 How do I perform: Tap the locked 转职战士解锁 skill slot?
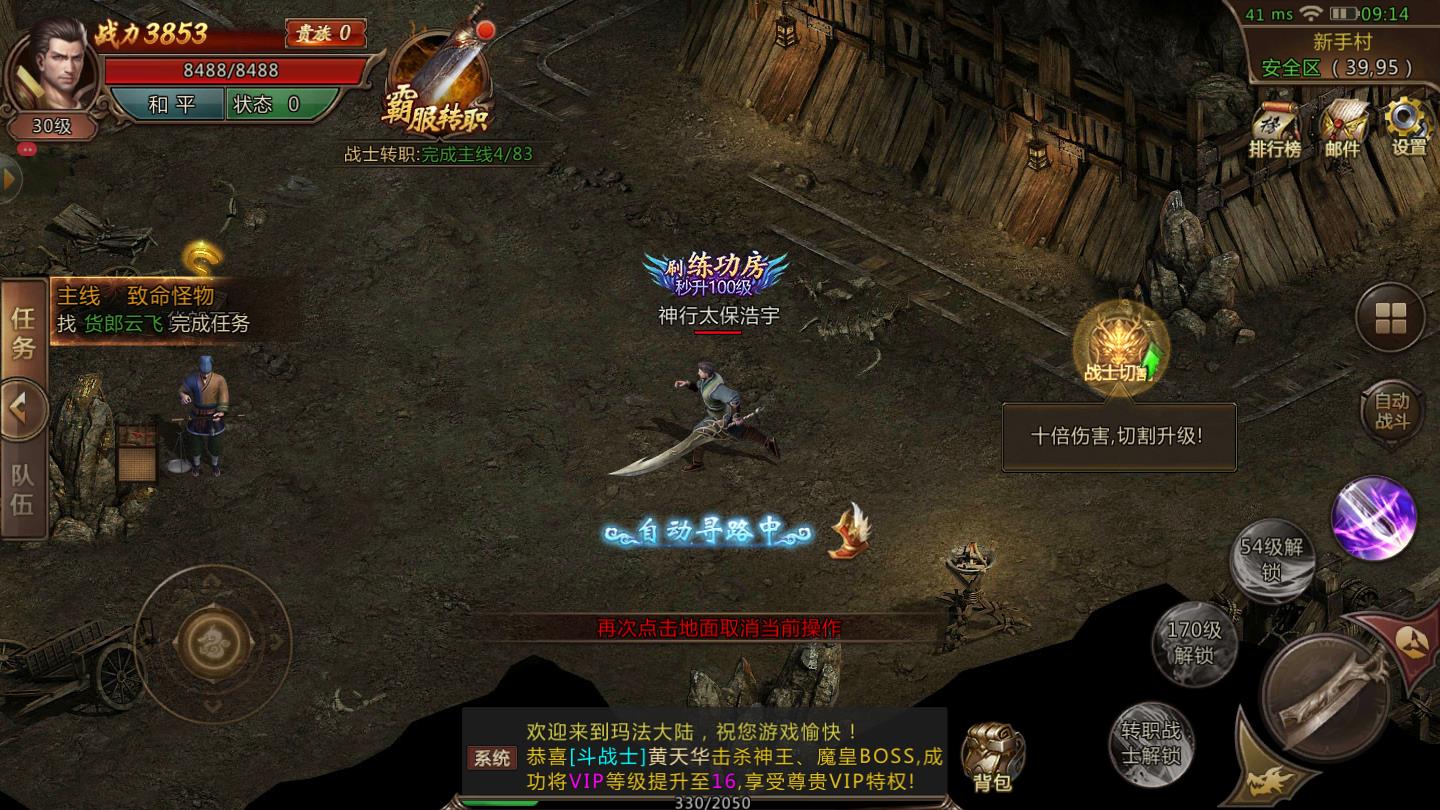pyautogui.click(x=1151, y=743)
